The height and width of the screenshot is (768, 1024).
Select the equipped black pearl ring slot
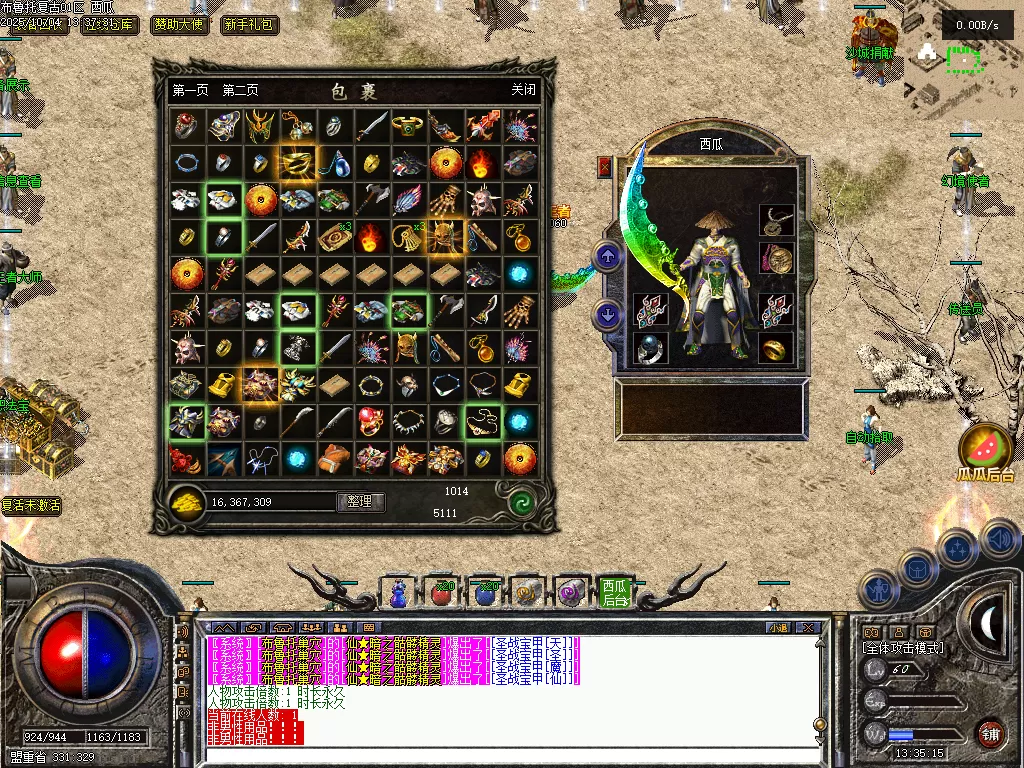tap(650, 348)
